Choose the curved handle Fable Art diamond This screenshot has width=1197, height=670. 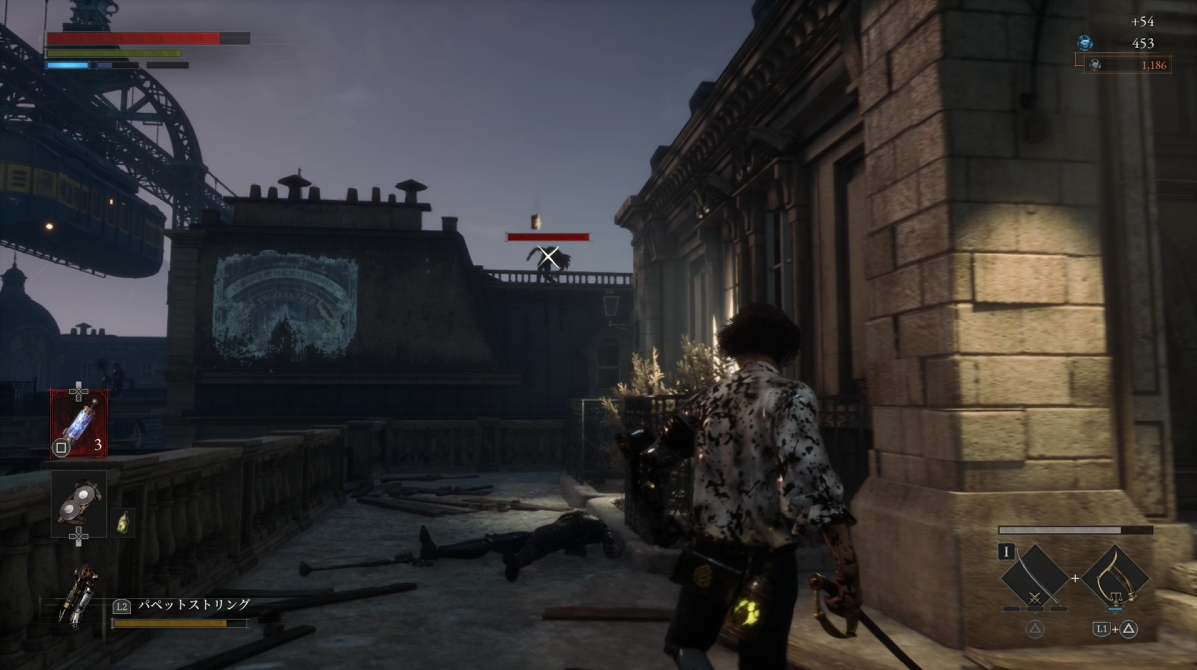click(1114, 576)
